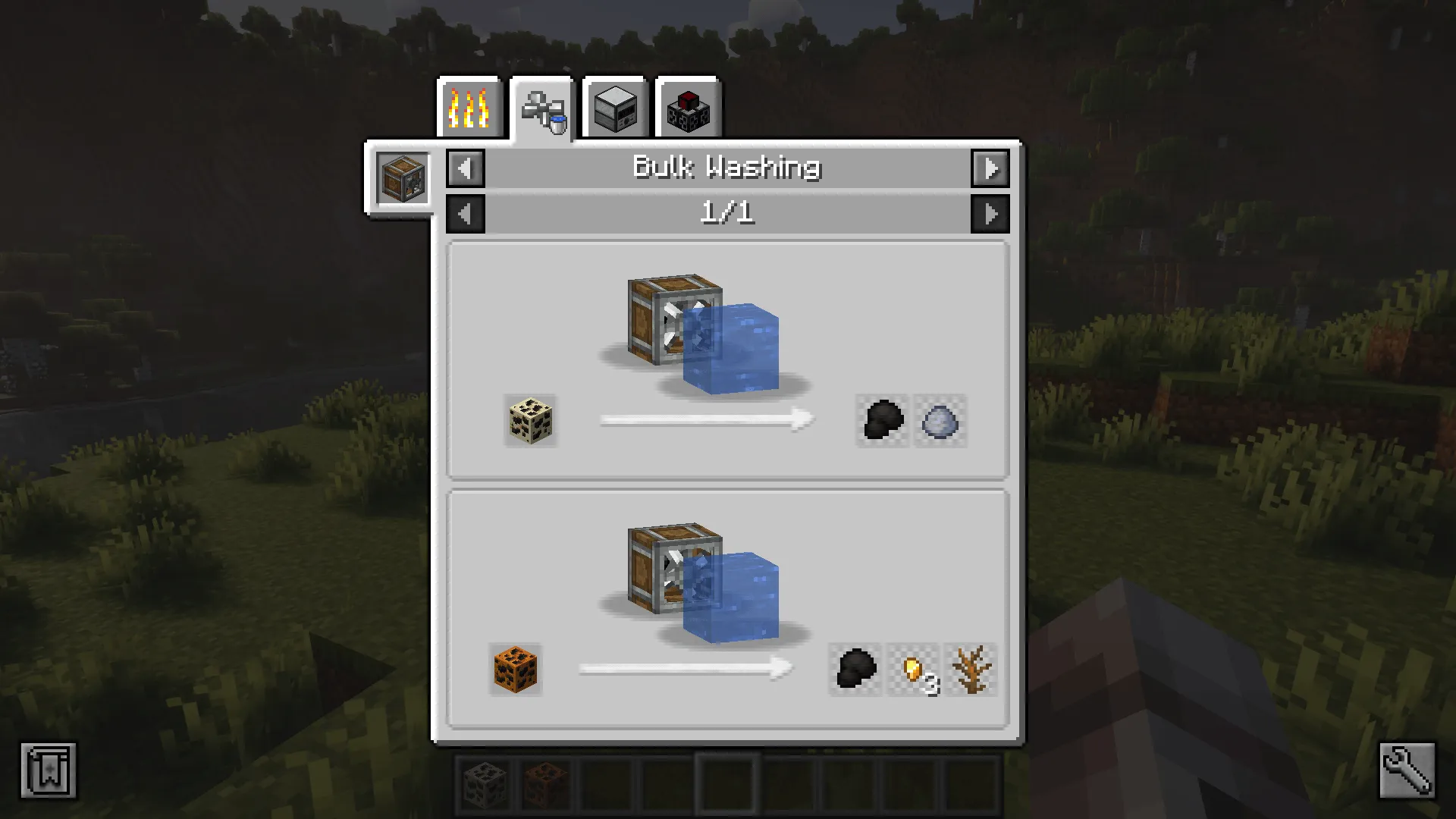Click the next page arrow beside 1/1

[991, 213]
